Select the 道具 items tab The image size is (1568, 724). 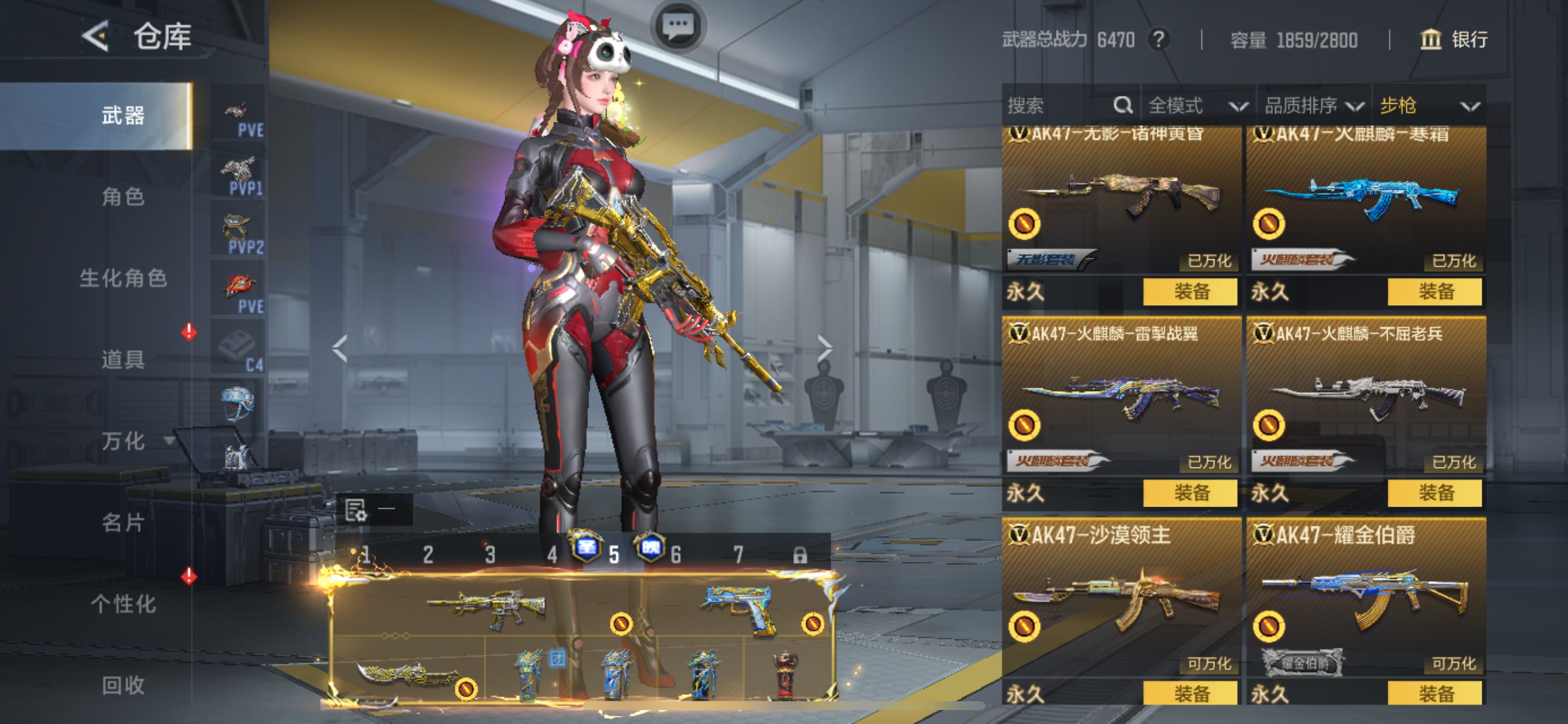[x=123, y=360]
